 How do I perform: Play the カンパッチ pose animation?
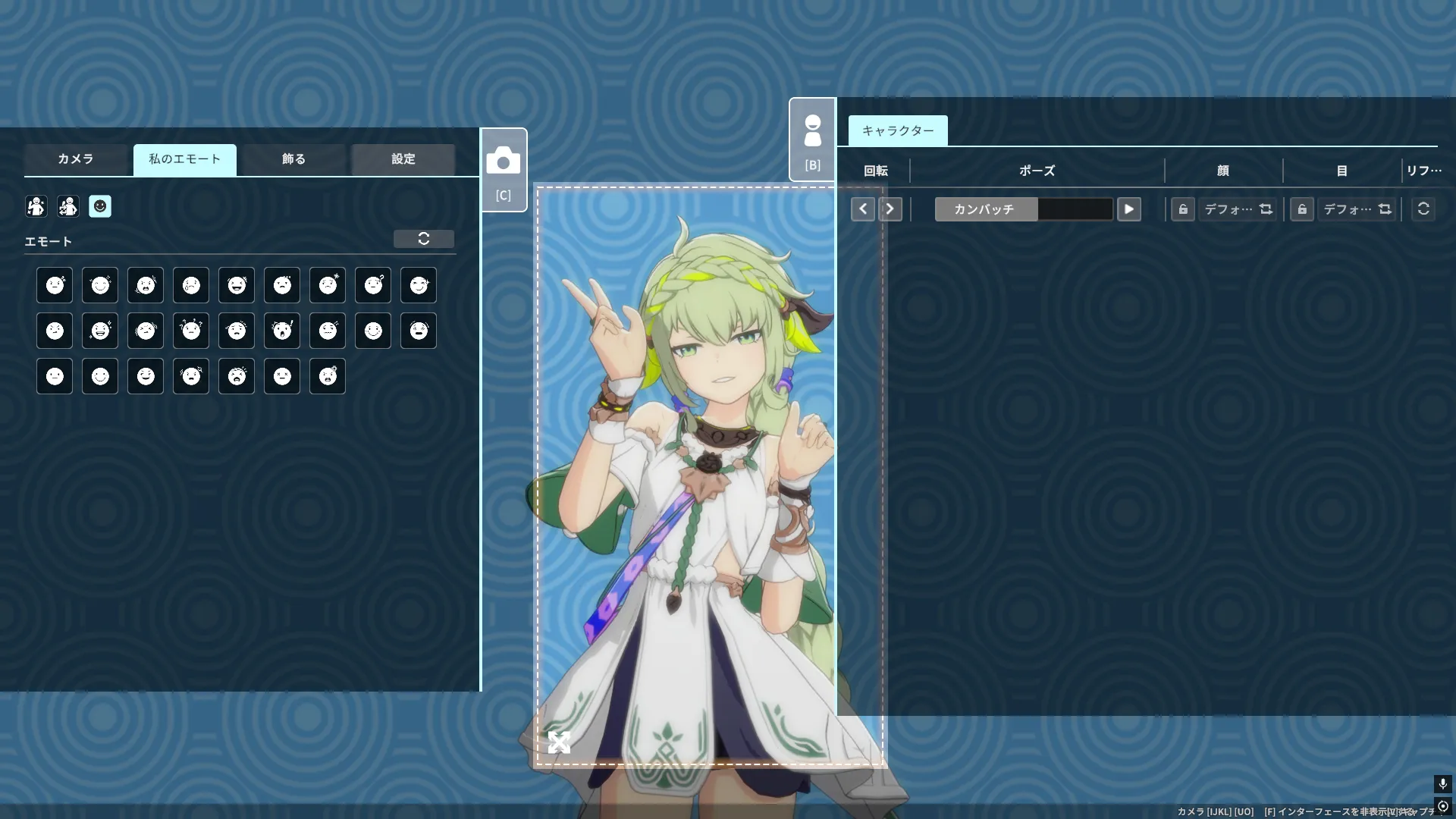(1128, 209)
